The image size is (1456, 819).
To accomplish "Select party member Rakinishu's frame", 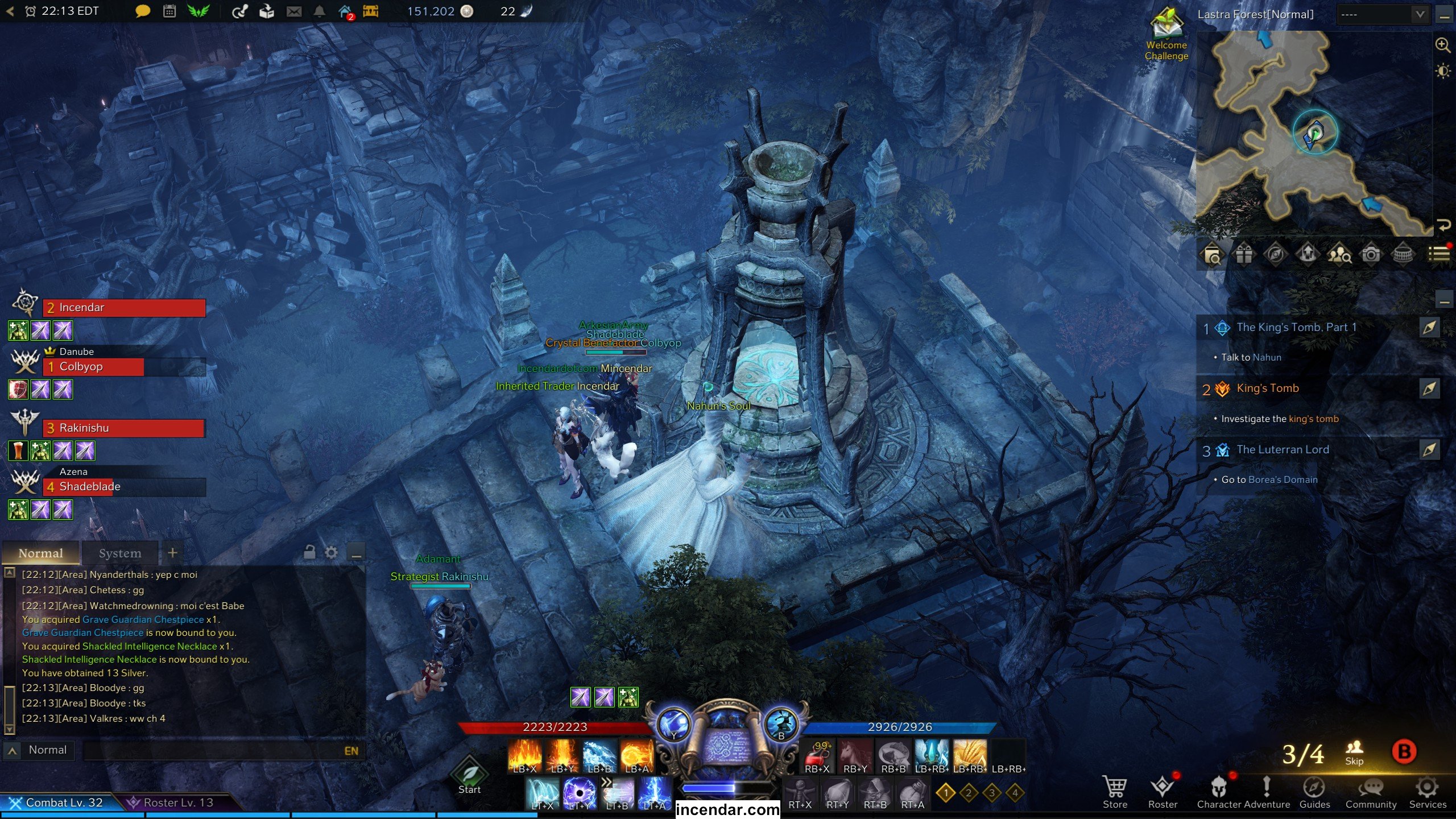I will (x=123, y=428).
